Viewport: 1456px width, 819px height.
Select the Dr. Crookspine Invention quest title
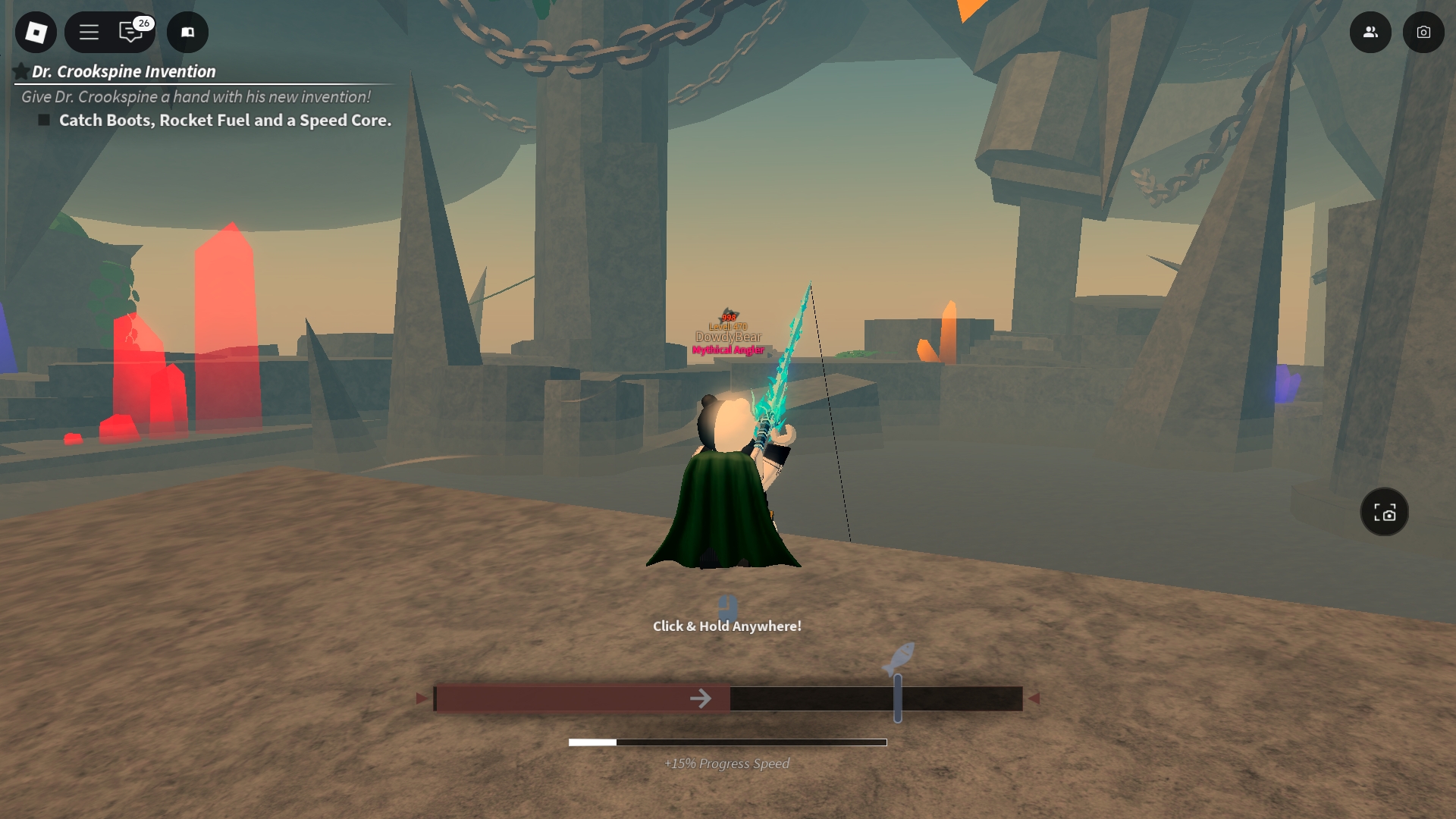124,72
